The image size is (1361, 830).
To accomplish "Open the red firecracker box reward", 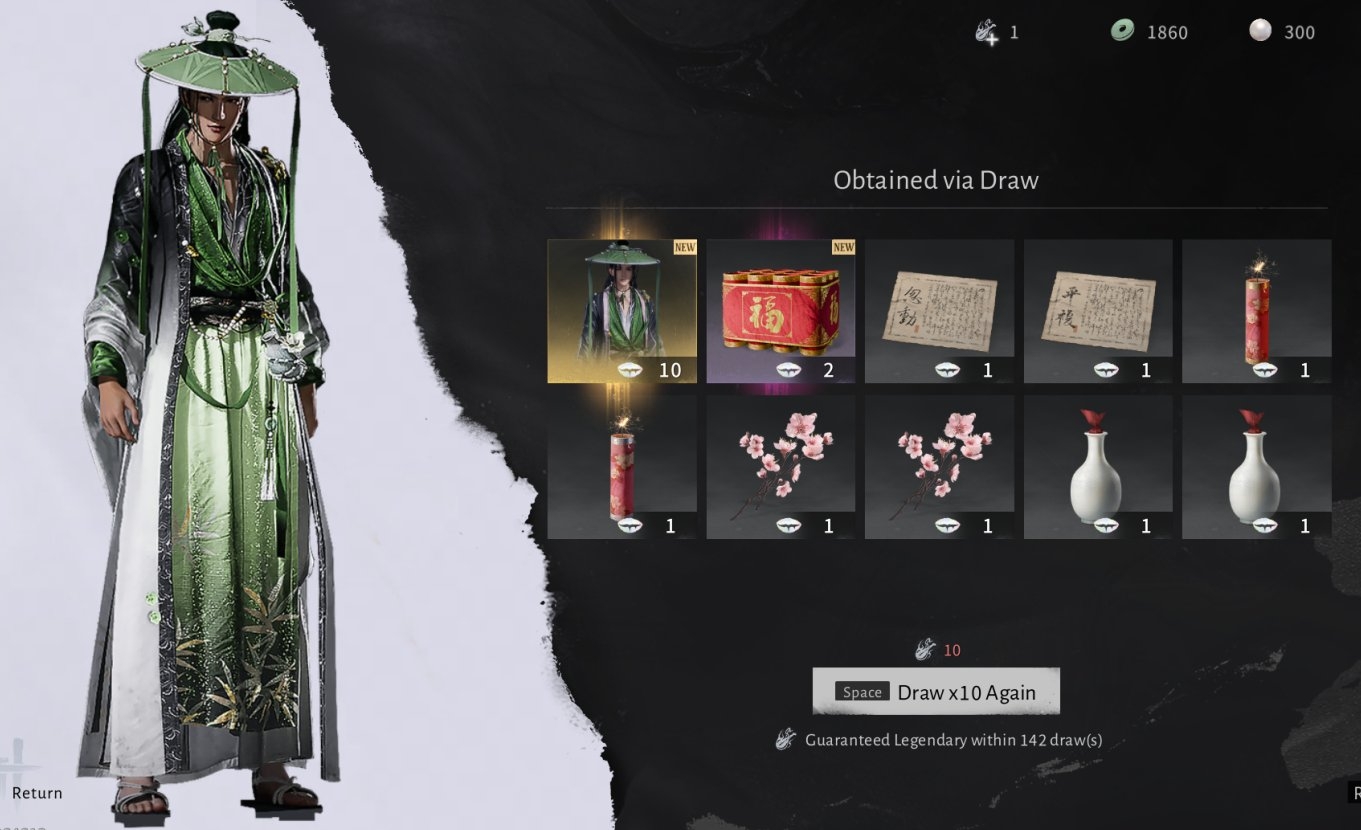I will 780,311.
